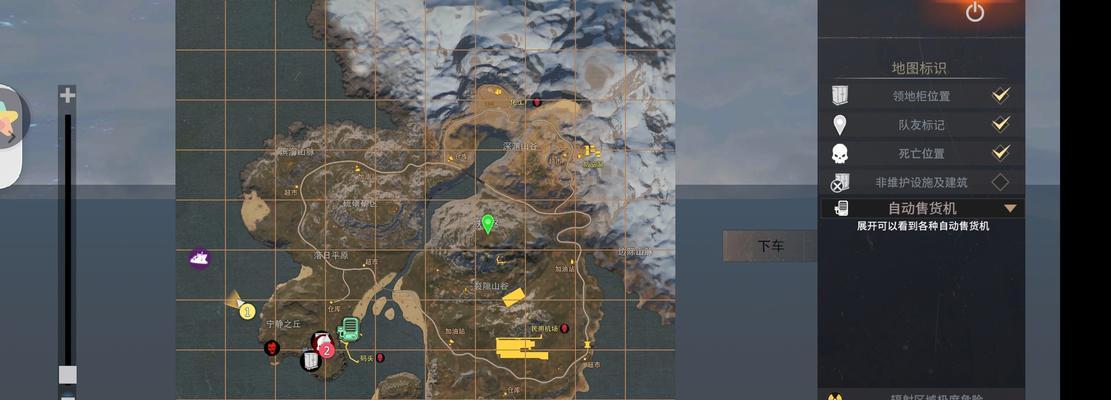Click the purple ship marker

(x=199, y=259)
